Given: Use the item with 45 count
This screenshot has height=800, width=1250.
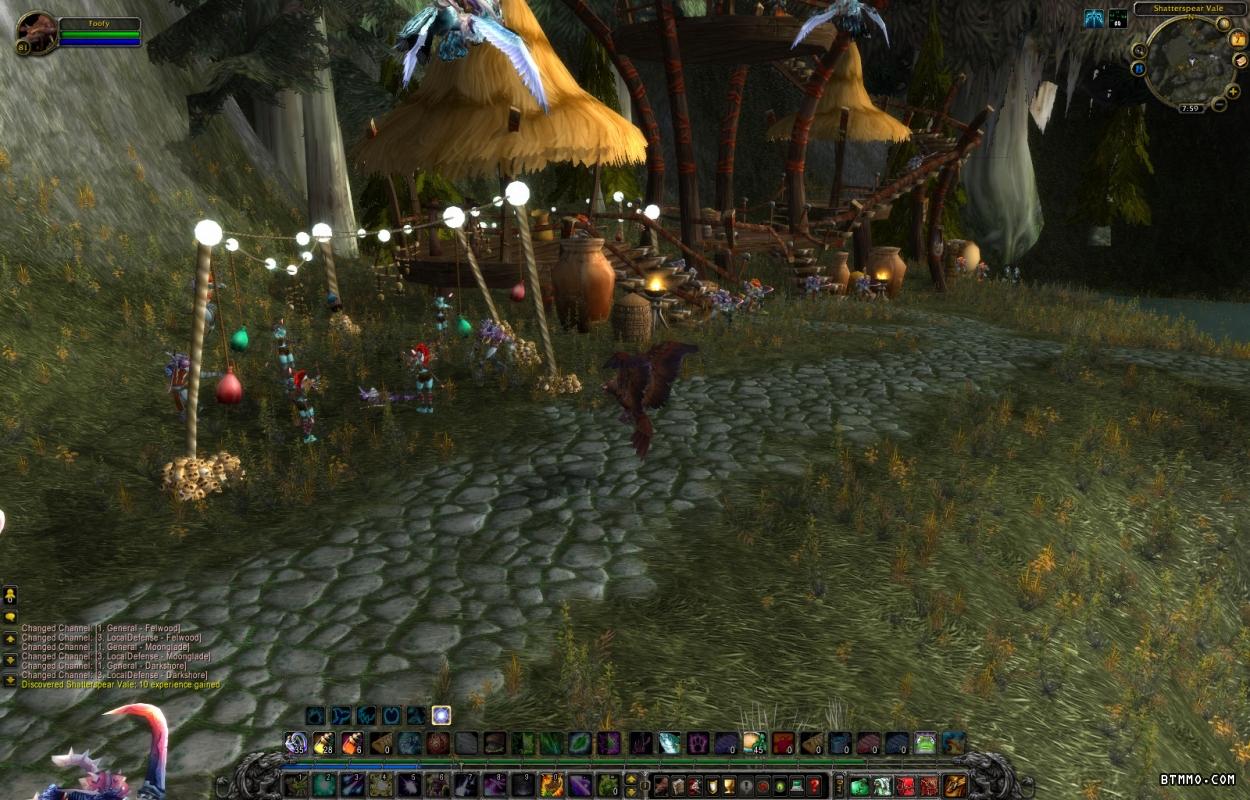Looking at the screenshot, I should tap(754, 743).
